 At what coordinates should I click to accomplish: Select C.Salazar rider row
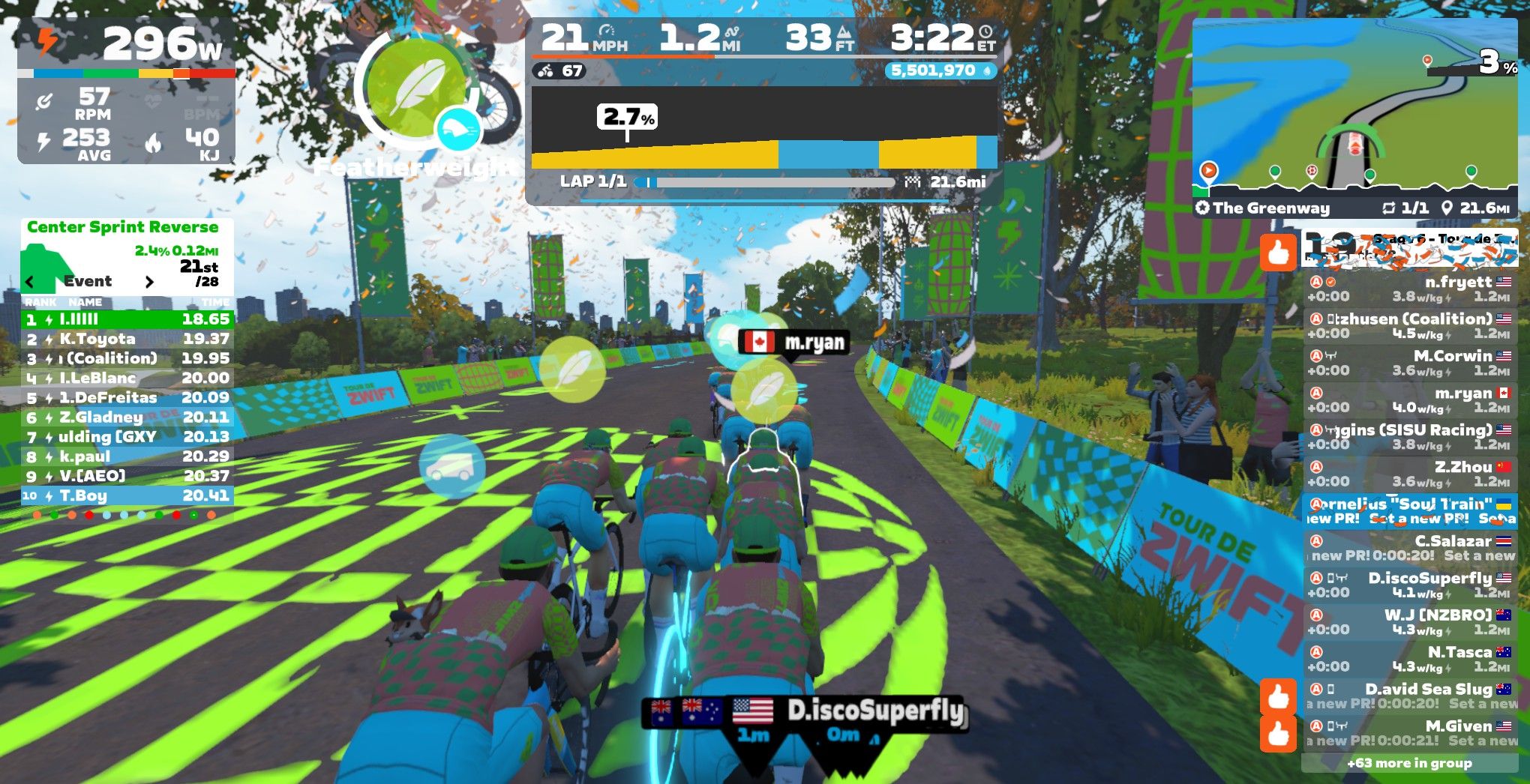tap(1409, 548)
